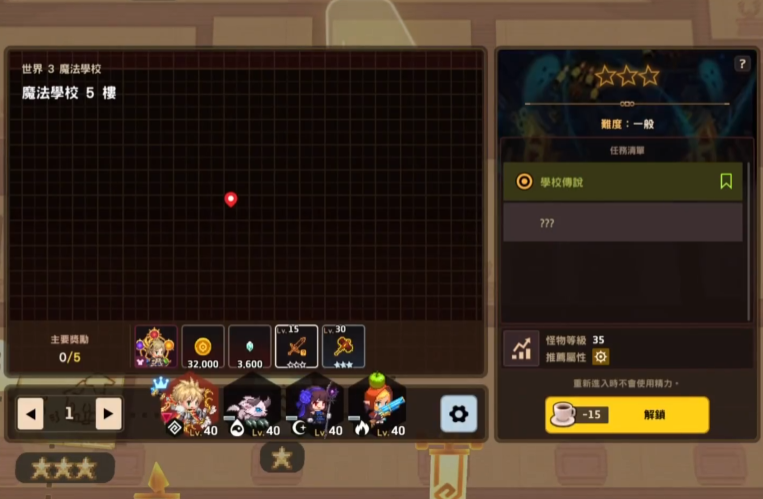Click the red location marker on map
Viewport: 763px width, 499px height.
tap(231, 199)
